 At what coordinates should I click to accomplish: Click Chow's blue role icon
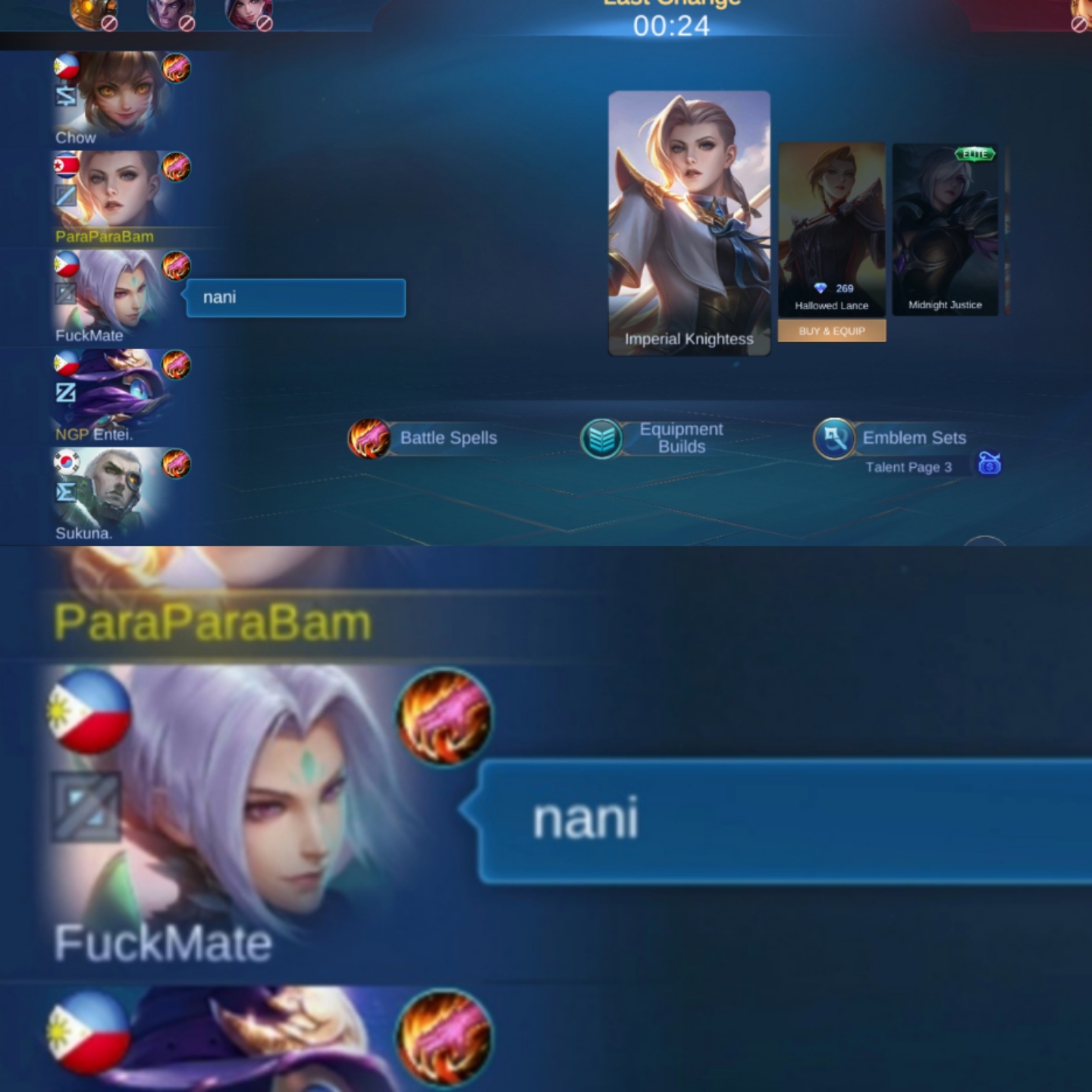[x=66, y=95]
